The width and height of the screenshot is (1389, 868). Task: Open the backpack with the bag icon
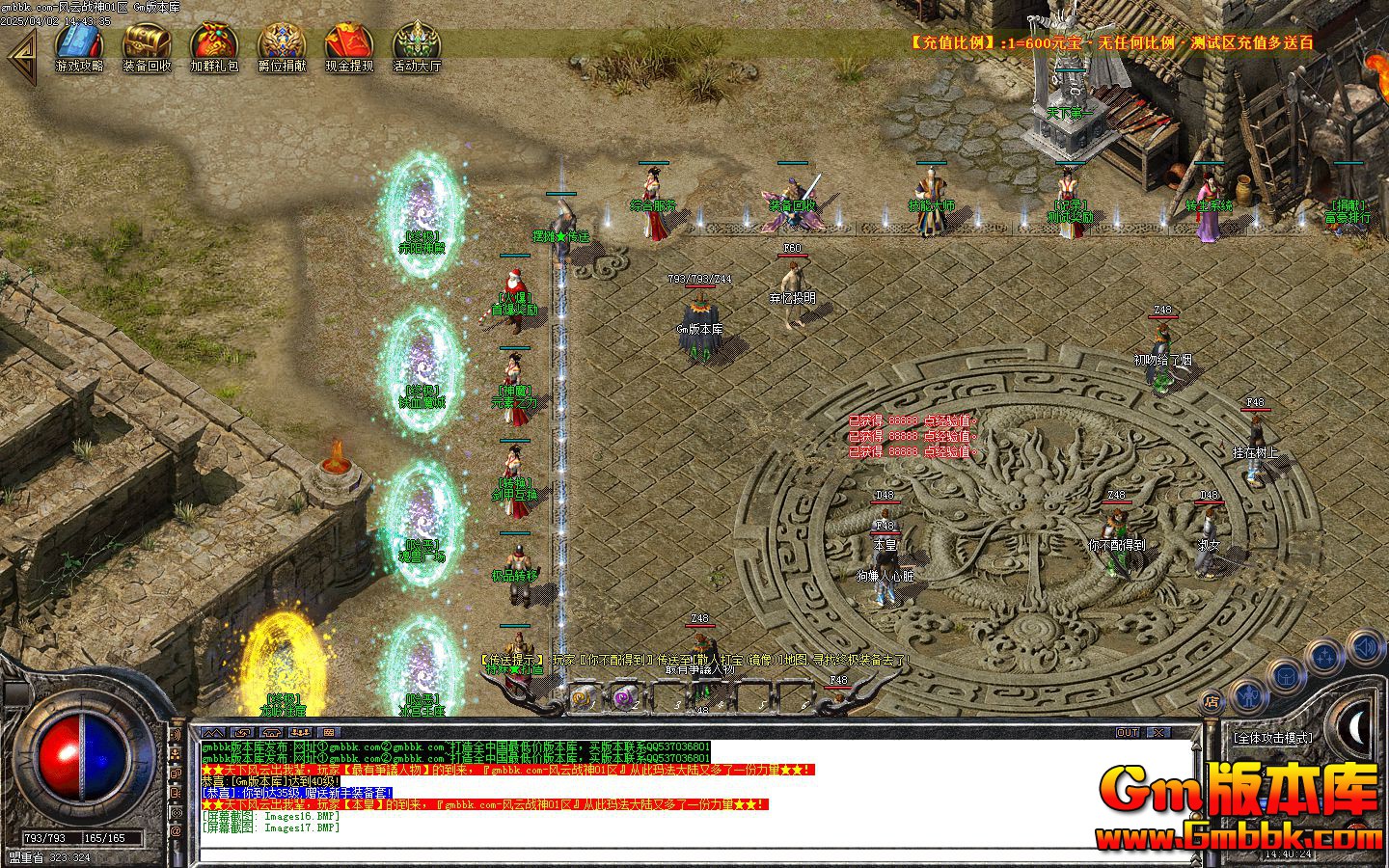click(x=1286, y=678)
